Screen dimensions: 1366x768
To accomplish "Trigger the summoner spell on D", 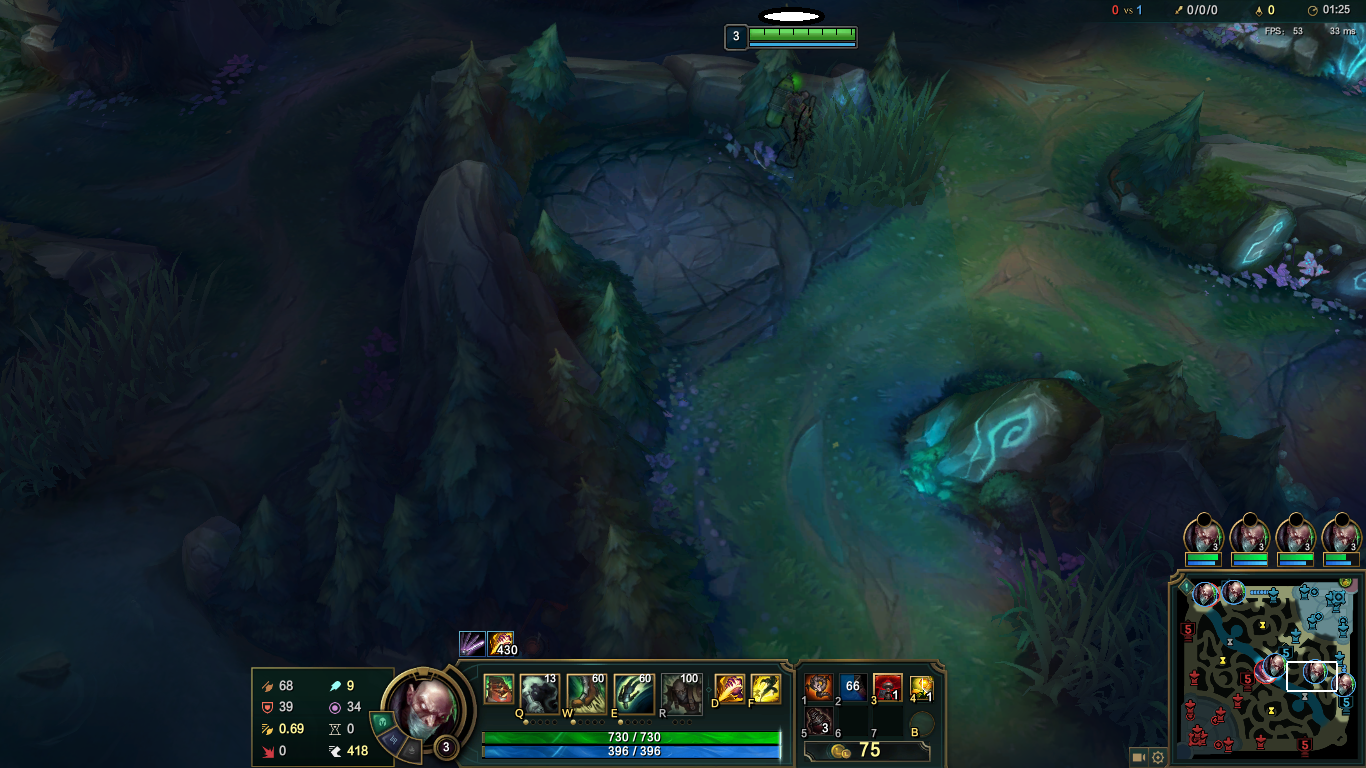I will pos(729,689).
